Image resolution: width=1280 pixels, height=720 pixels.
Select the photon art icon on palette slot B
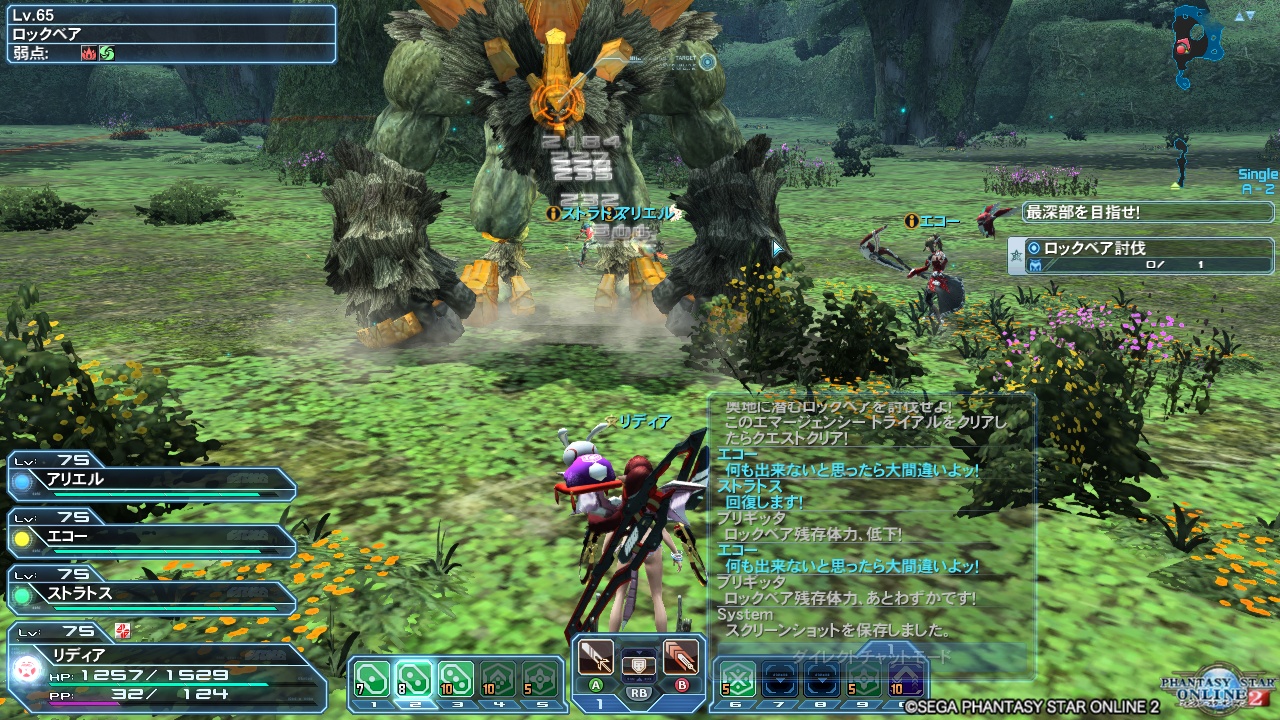pos(680,656)
